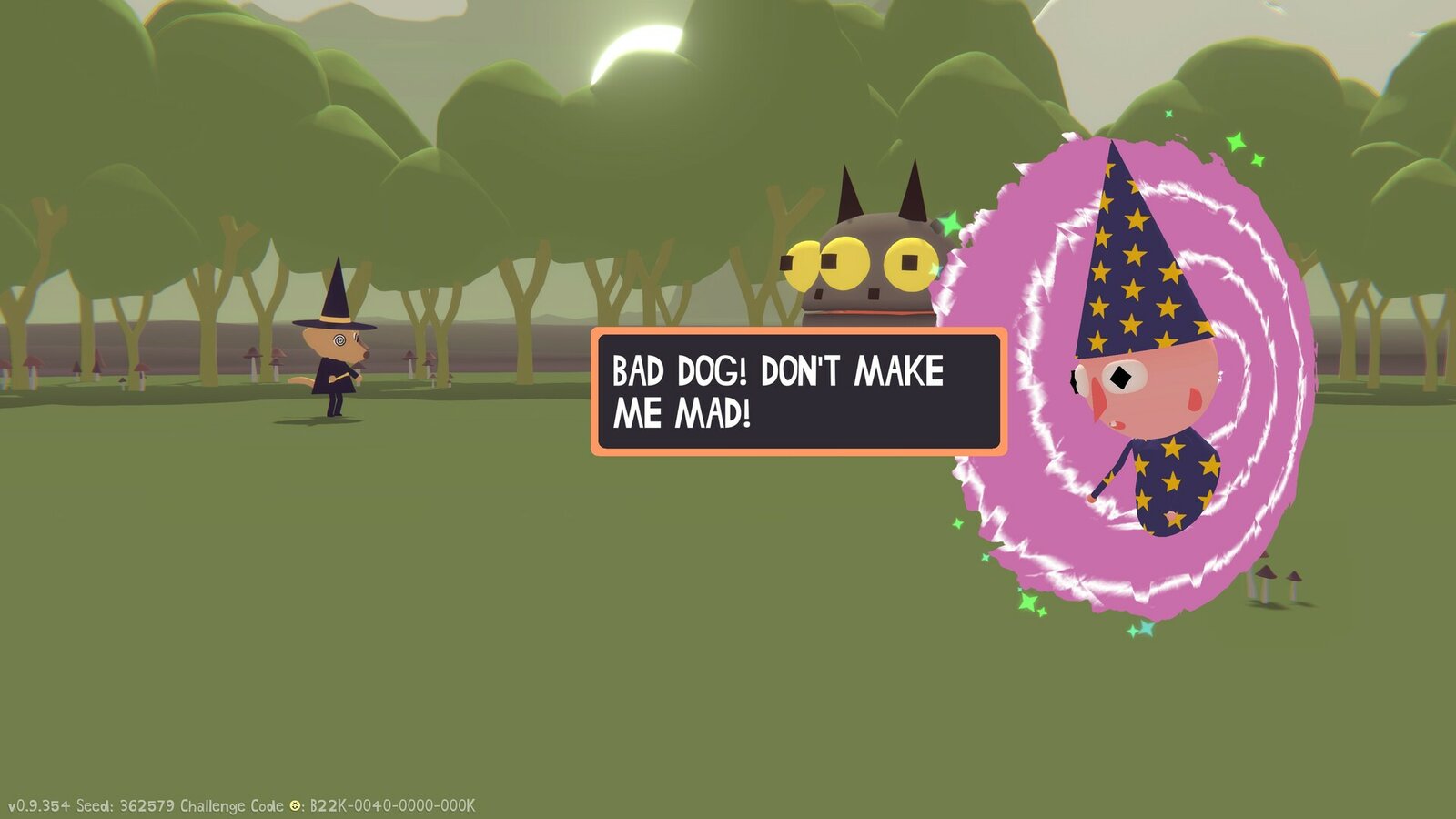Click the Seed 362579 label

coord(127,804)
